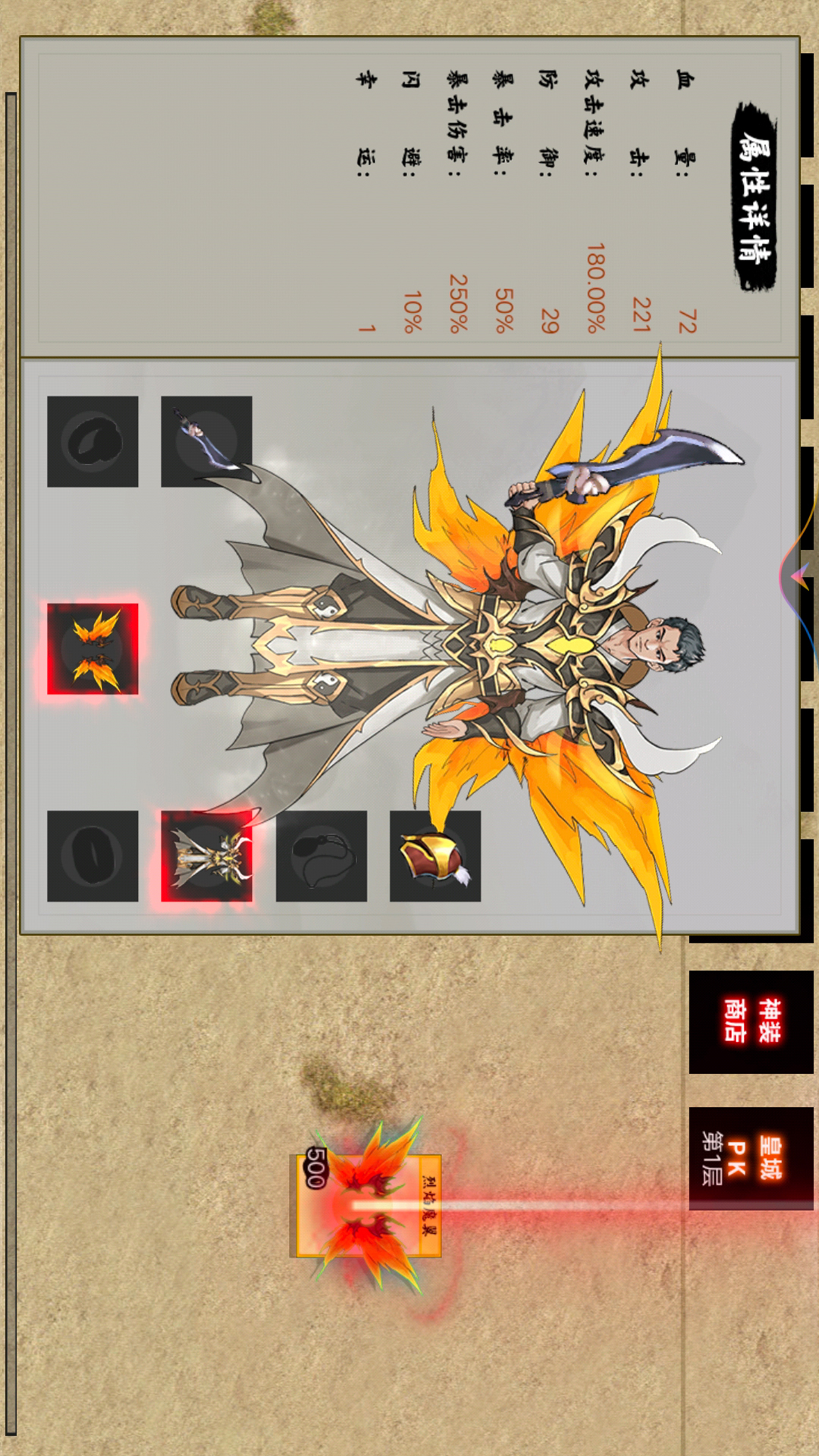Select the glowing armor equipment slot
The width and height of the screenshot is (819, 1456).
click(206, 856)
